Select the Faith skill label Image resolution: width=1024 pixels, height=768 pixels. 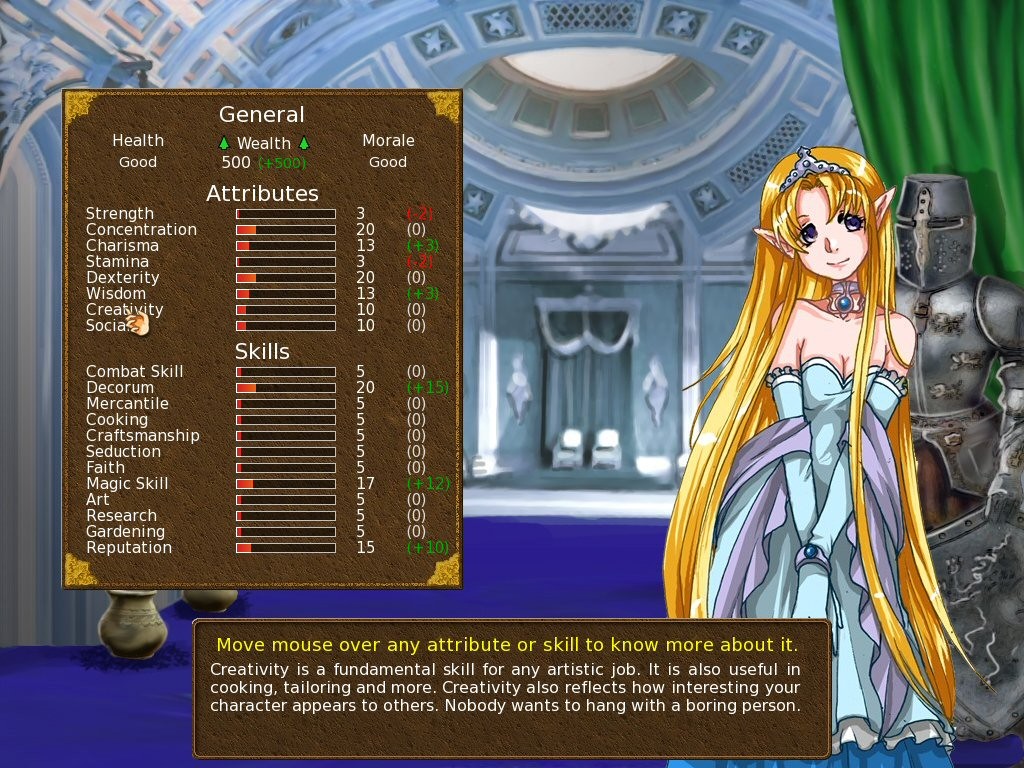[x=106, y=468]
